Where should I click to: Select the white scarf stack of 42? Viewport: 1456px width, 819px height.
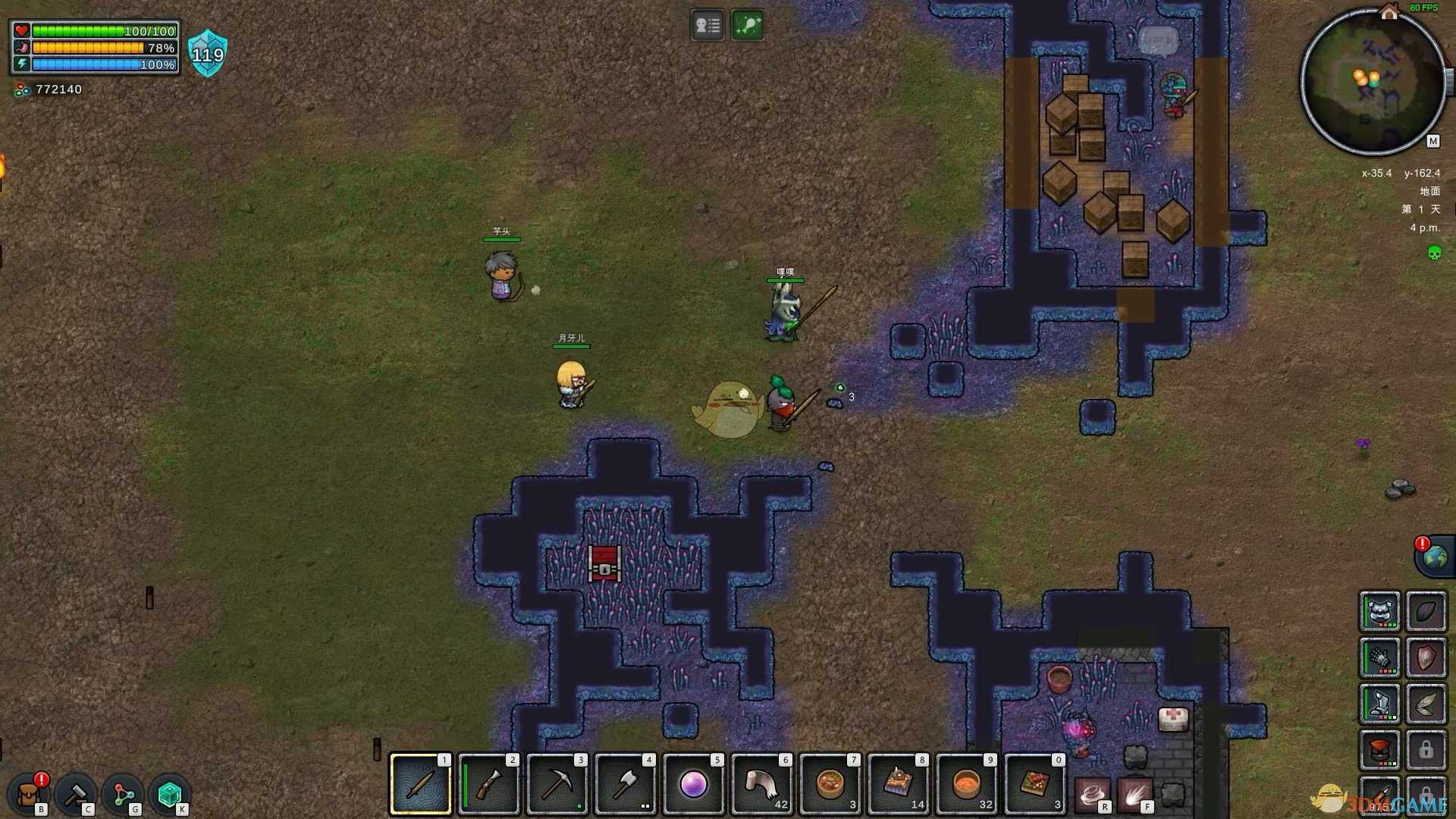(762, 784)
